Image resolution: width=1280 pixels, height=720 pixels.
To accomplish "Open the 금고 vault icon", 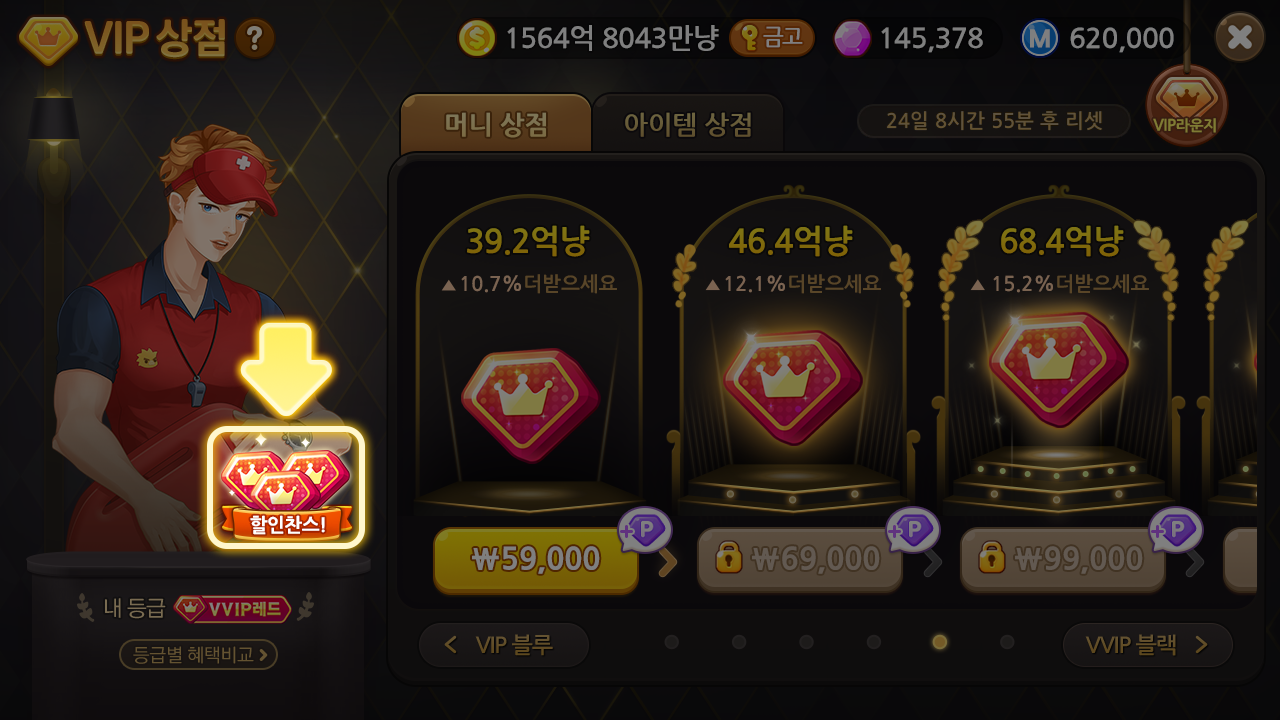I will click(x=773, y=37).
